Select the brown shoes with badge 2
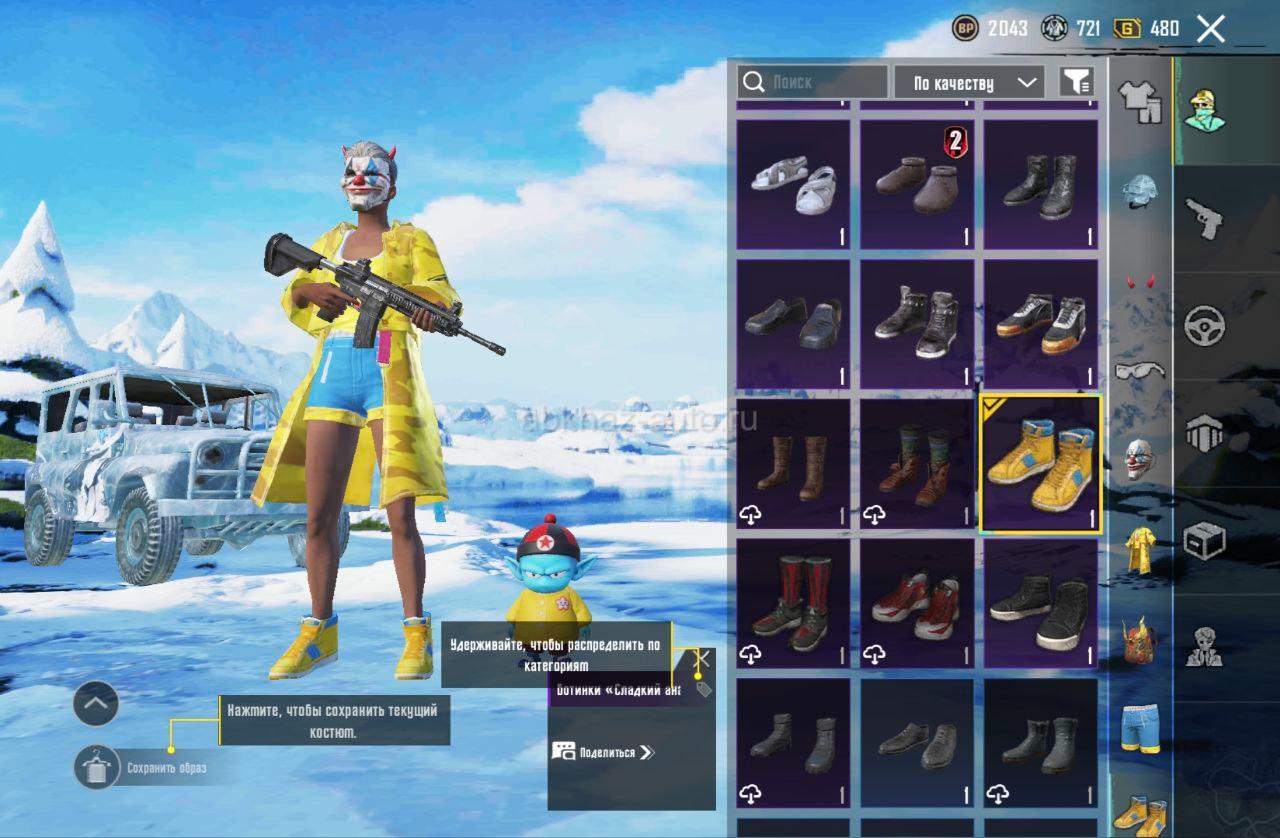The height and width of the screenshot is (838, 1280). [x=917, y=185]
